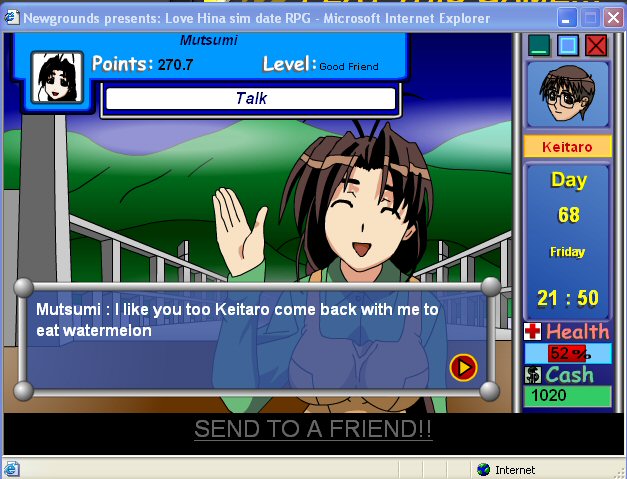This screenshot has width=627, height=479.
Task: Click the blue square panel button
Action: [x=567, y=45]
